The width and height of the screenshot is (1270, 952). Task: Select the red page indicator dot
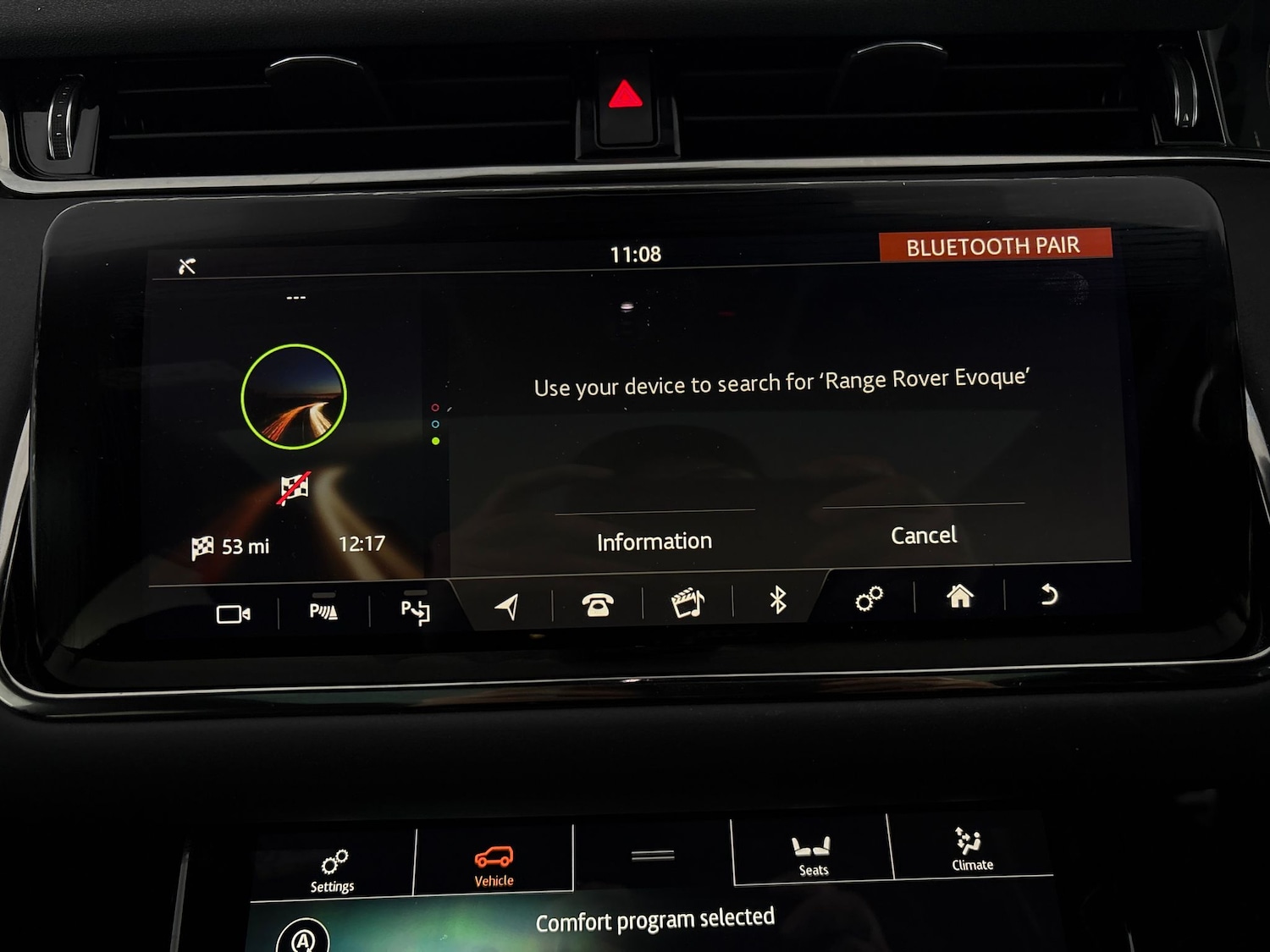click(436, 407)
